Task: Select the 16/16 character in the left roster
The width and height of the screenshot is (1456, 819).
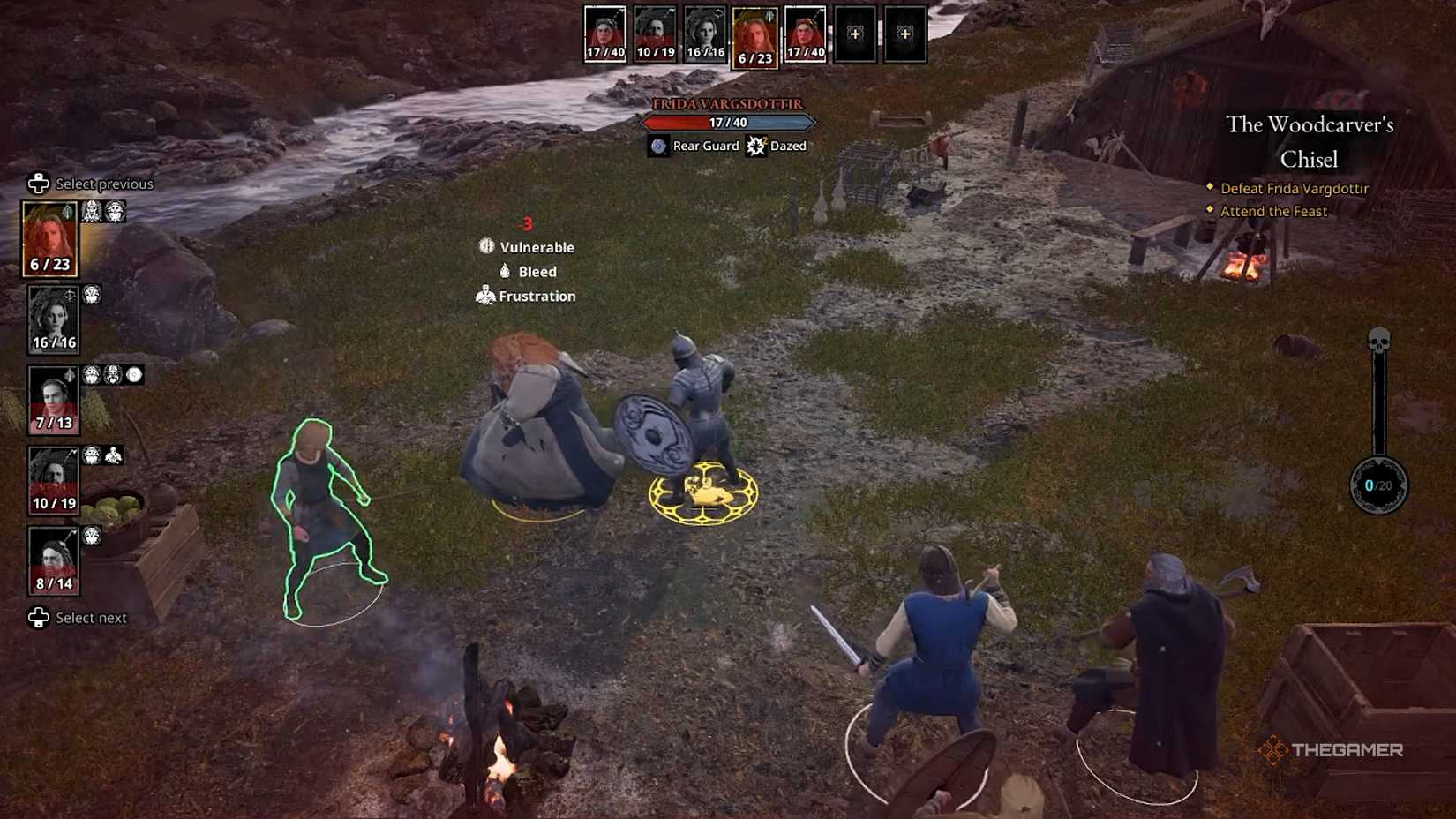Action: tap(55, 318)
